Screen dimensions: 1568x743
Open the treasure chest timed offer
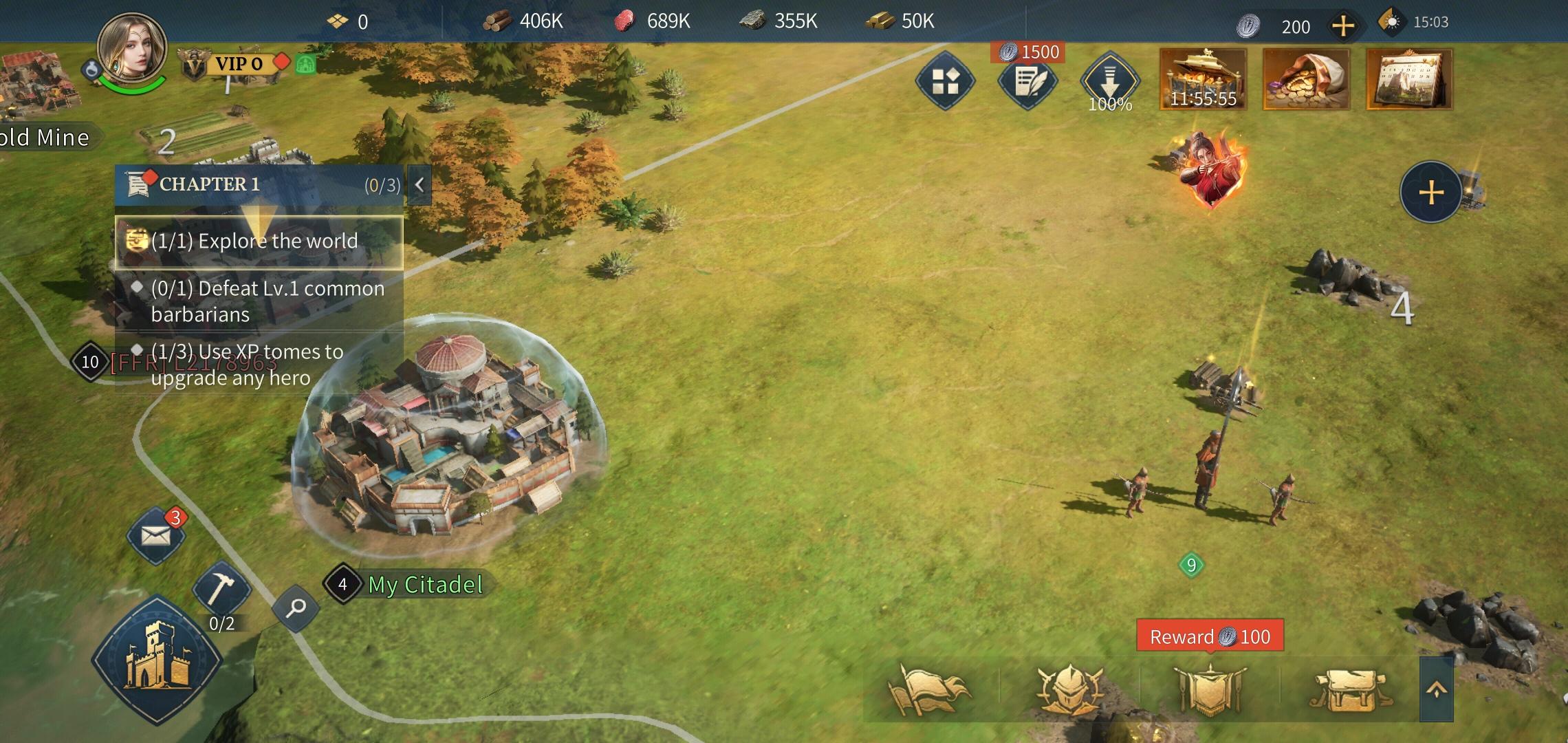coord(1203,79)
